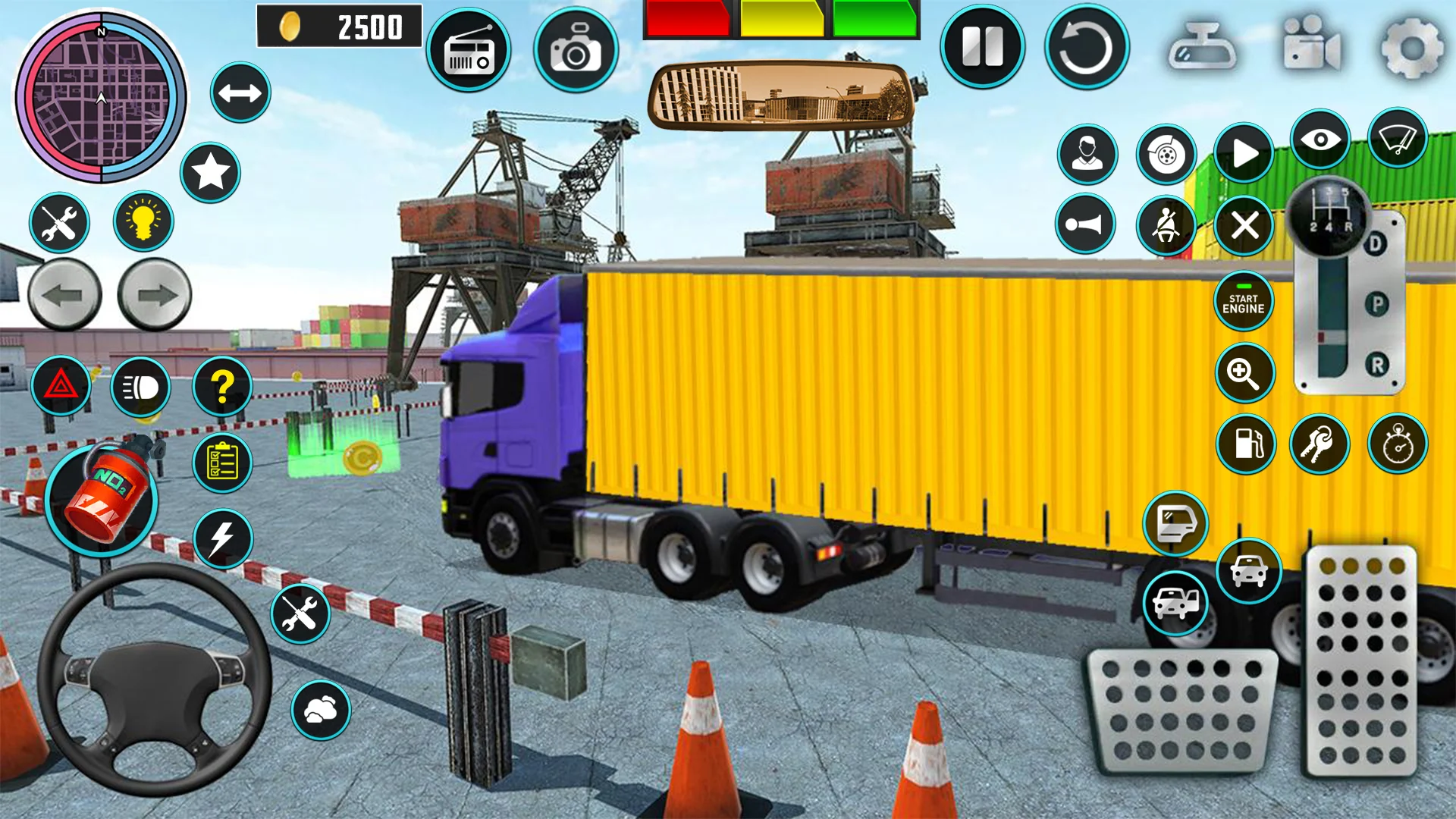The image size is (1456, 819).
Task: Tap the restart circular arrow button
Action: (1086, 47)
